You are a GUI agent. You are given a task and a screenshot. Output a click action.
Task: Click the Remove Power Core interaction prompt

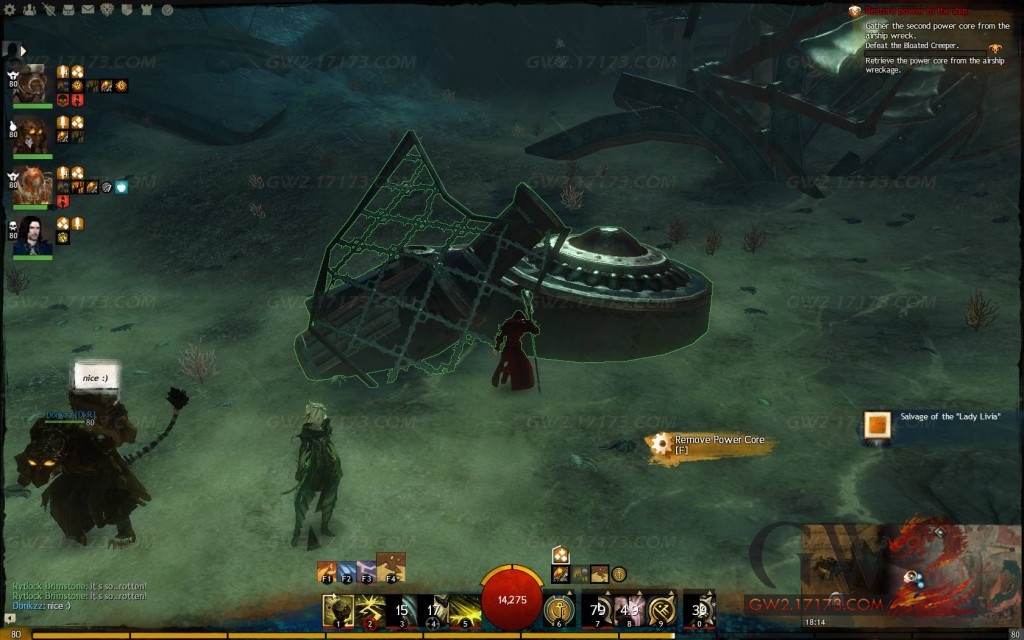[x=710, y=445]
